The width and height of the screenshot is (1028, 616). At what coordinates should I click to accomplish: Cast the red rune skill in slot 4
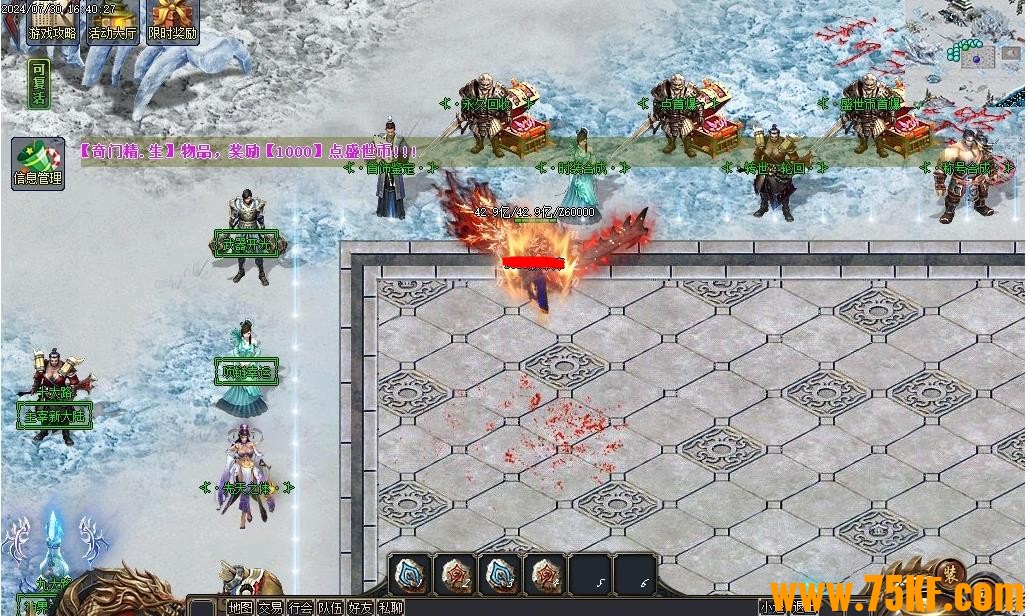[x=544, y=574]
